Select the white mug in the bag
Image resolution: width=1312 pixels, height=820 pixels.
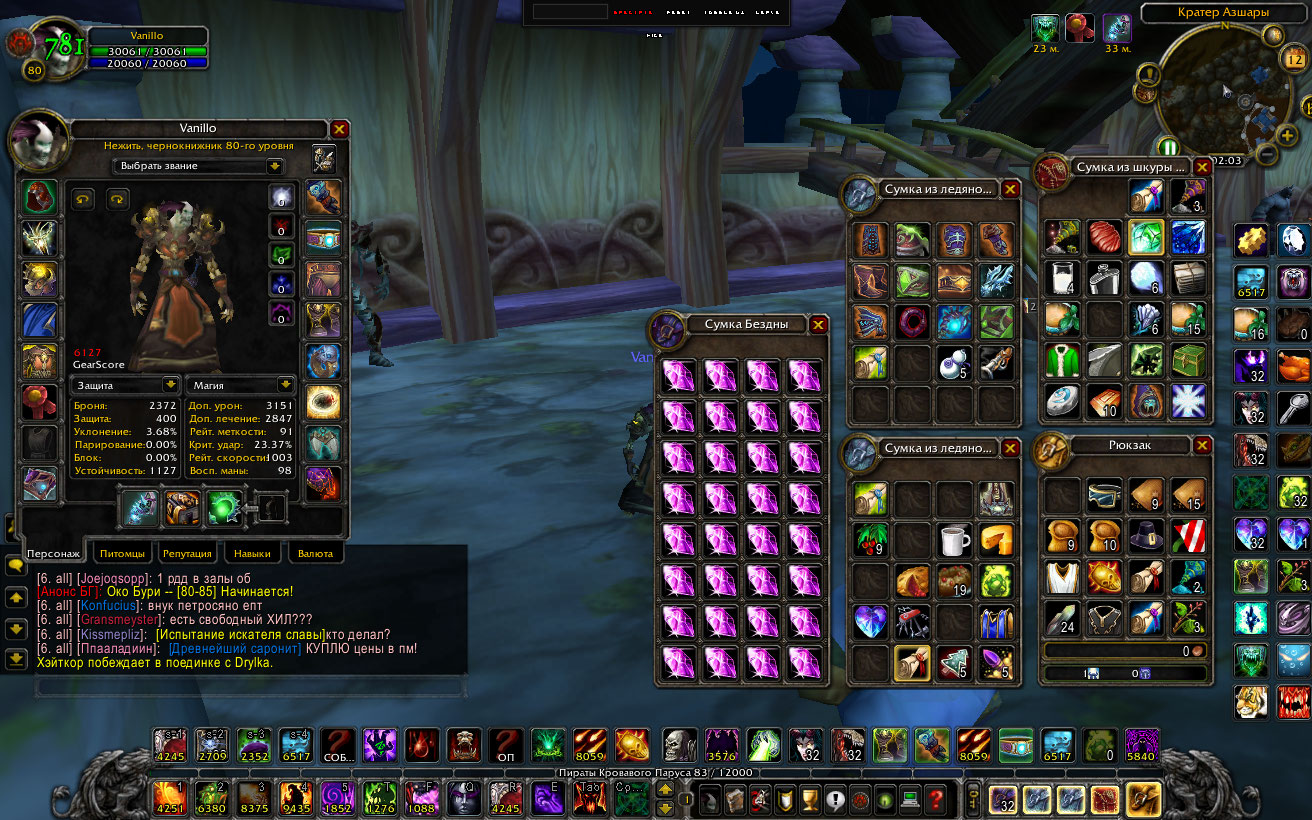956,540
